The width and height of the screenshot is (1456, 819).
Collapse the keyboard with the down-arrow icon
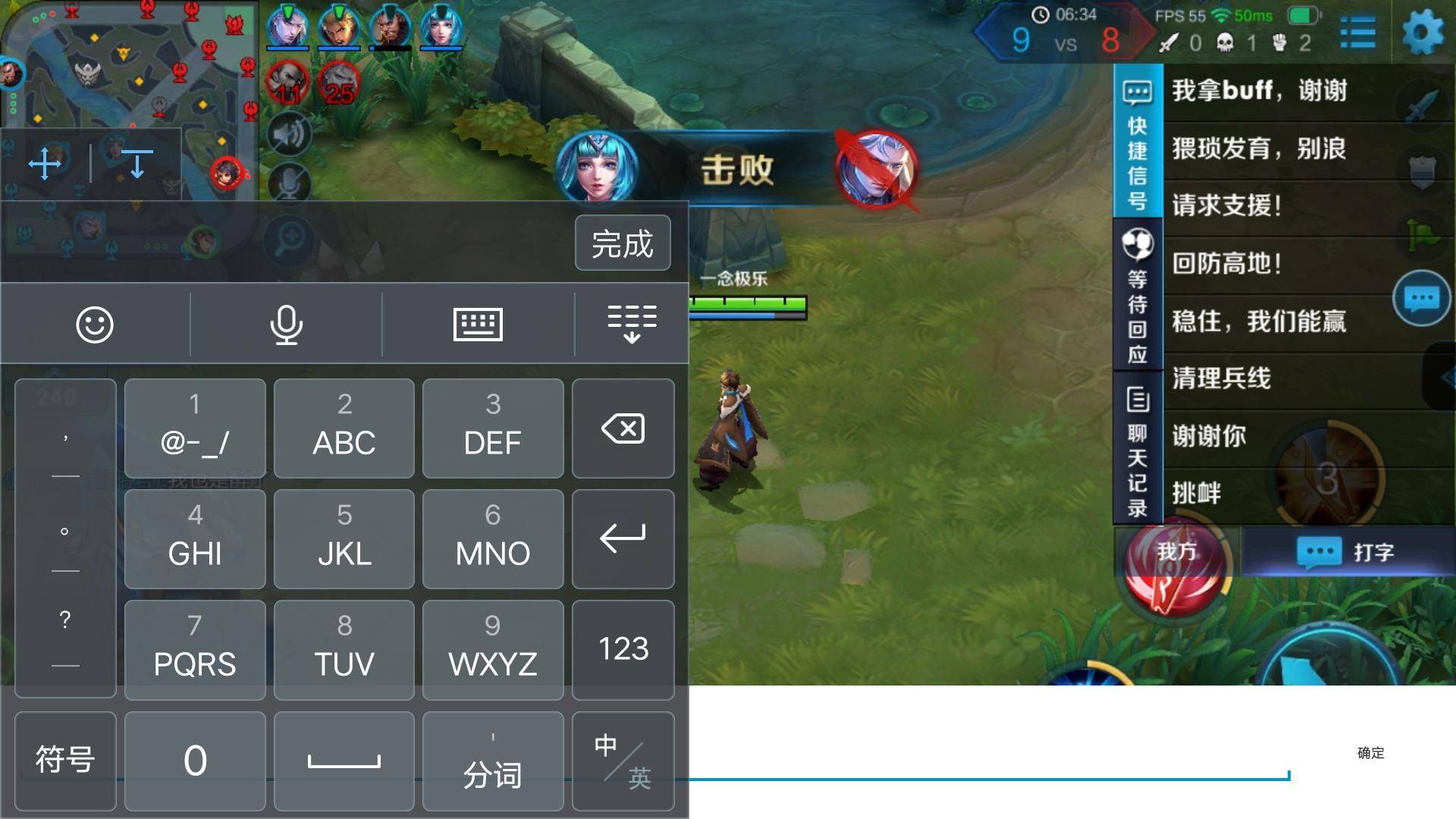(632, 324)
